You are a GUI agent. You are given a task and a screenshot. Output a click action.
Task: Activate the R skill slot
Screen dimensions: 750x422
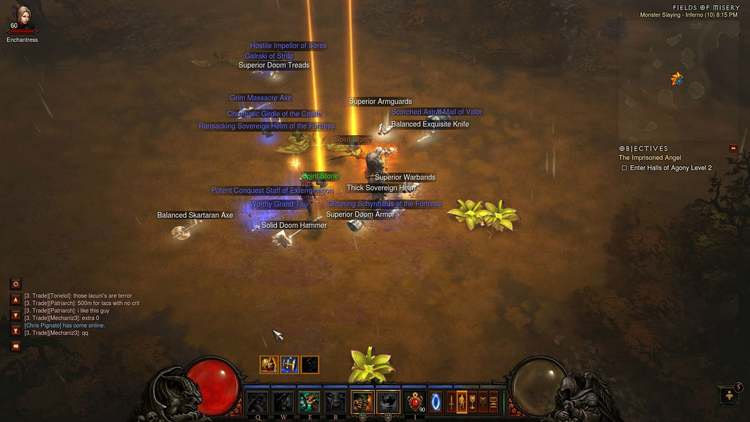coord(335,402)
